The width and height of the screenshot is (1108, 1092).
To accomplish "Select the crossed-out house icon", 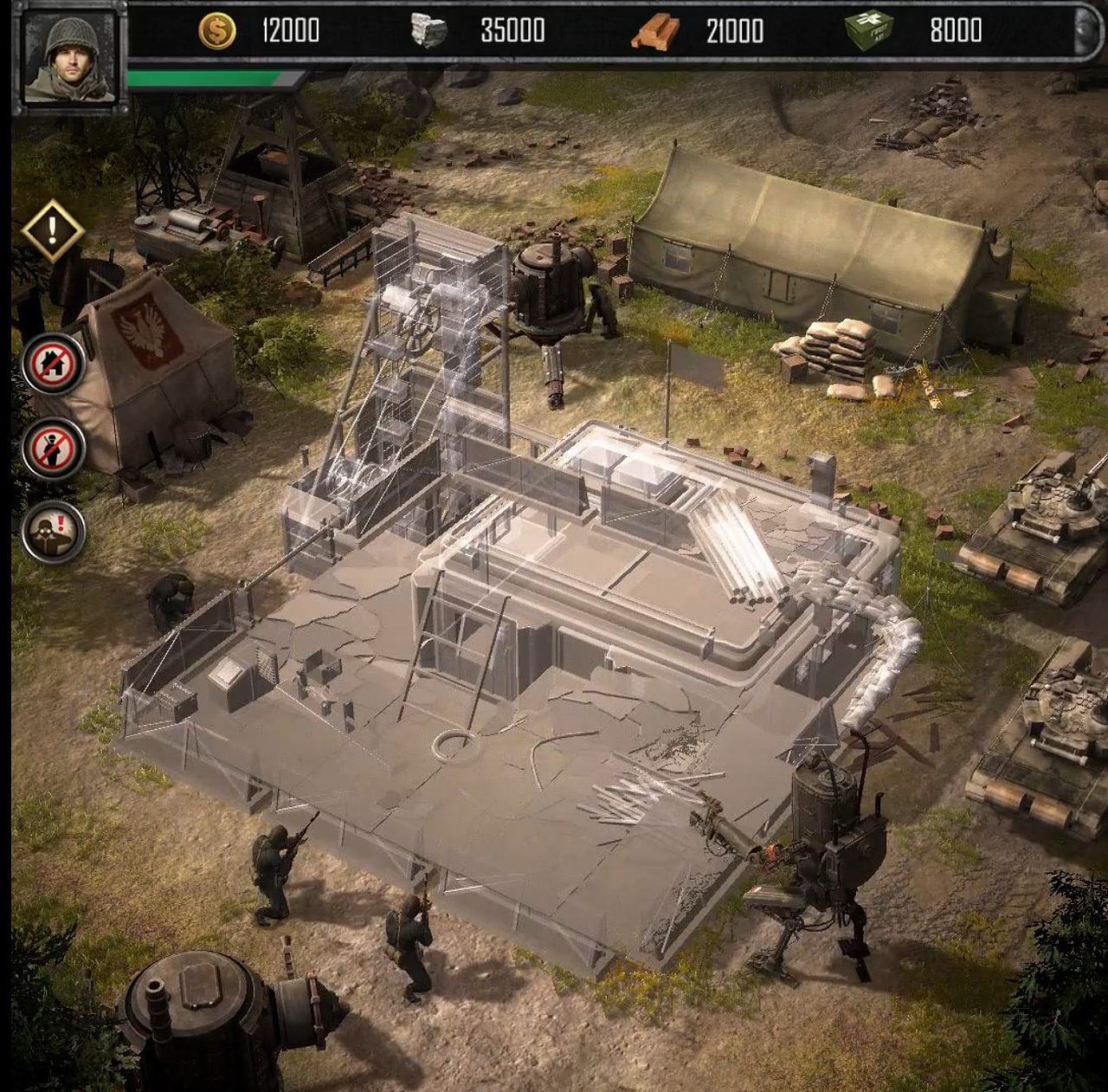I will coord(54,365).
